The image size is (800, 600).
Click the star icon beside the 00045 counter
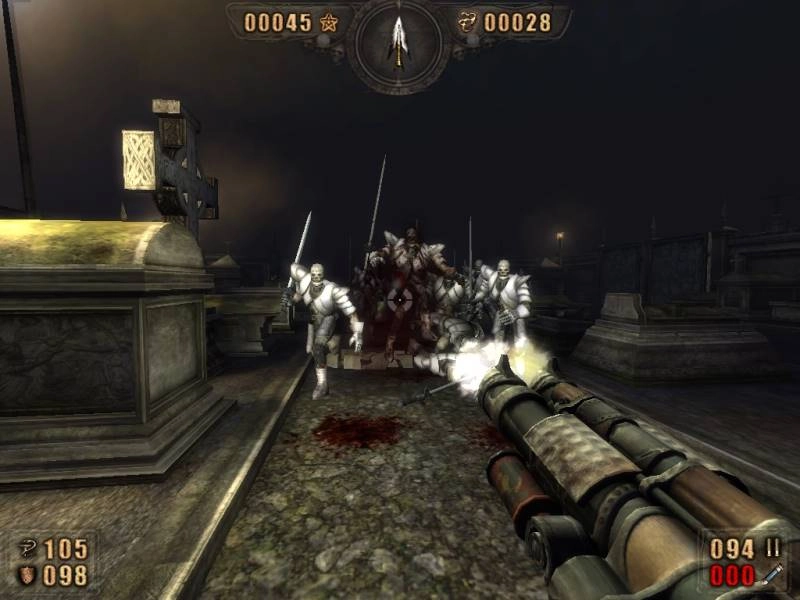pos(329,22)
